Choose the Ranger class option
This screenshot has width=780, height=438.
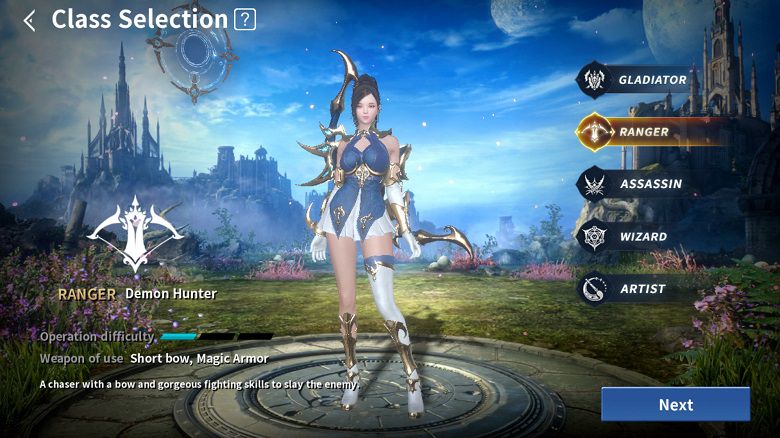640,132
